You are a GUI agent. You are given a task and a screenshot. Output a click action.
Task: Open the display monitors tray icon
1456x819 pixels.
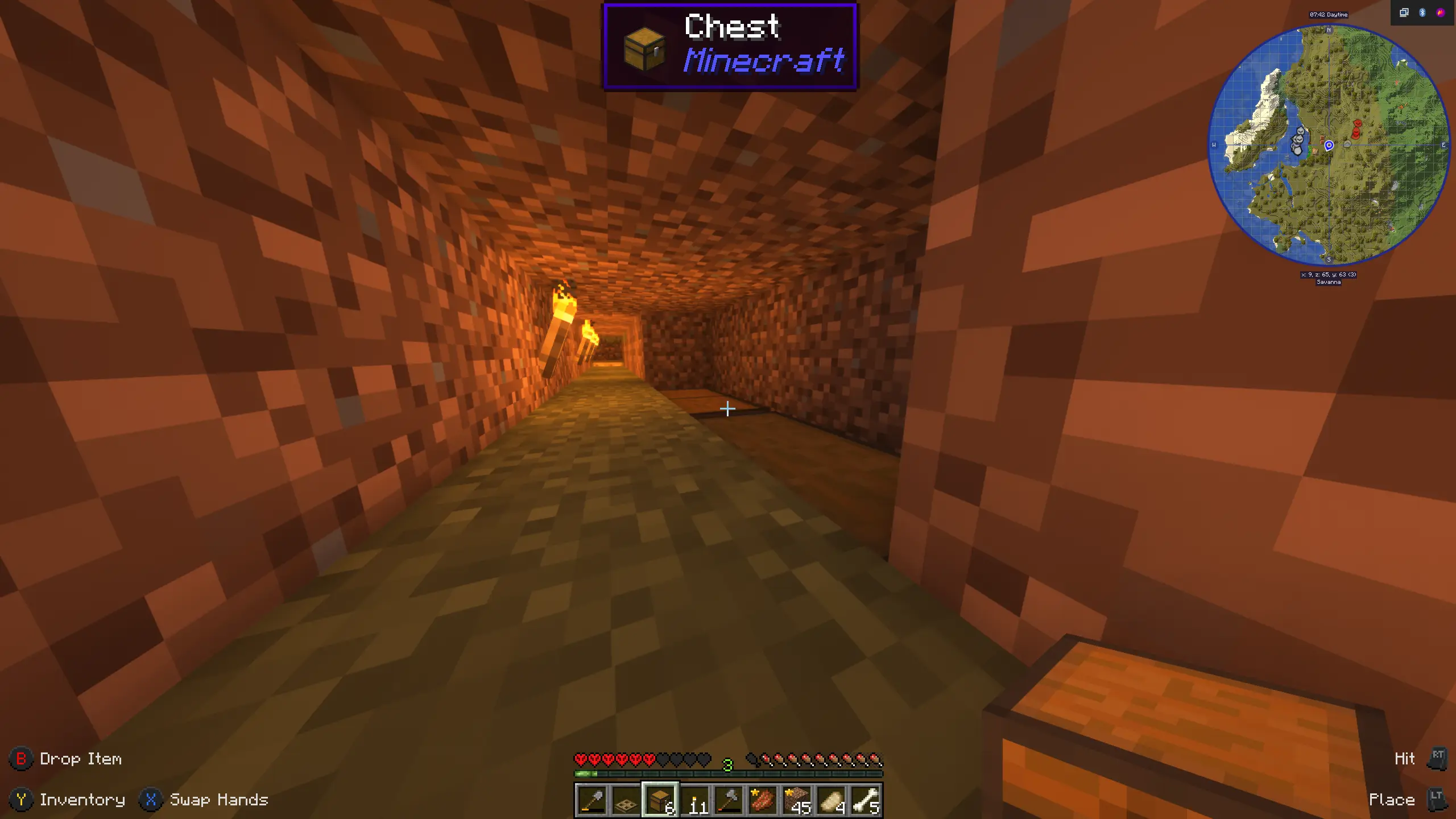[x=1404, y=13]
